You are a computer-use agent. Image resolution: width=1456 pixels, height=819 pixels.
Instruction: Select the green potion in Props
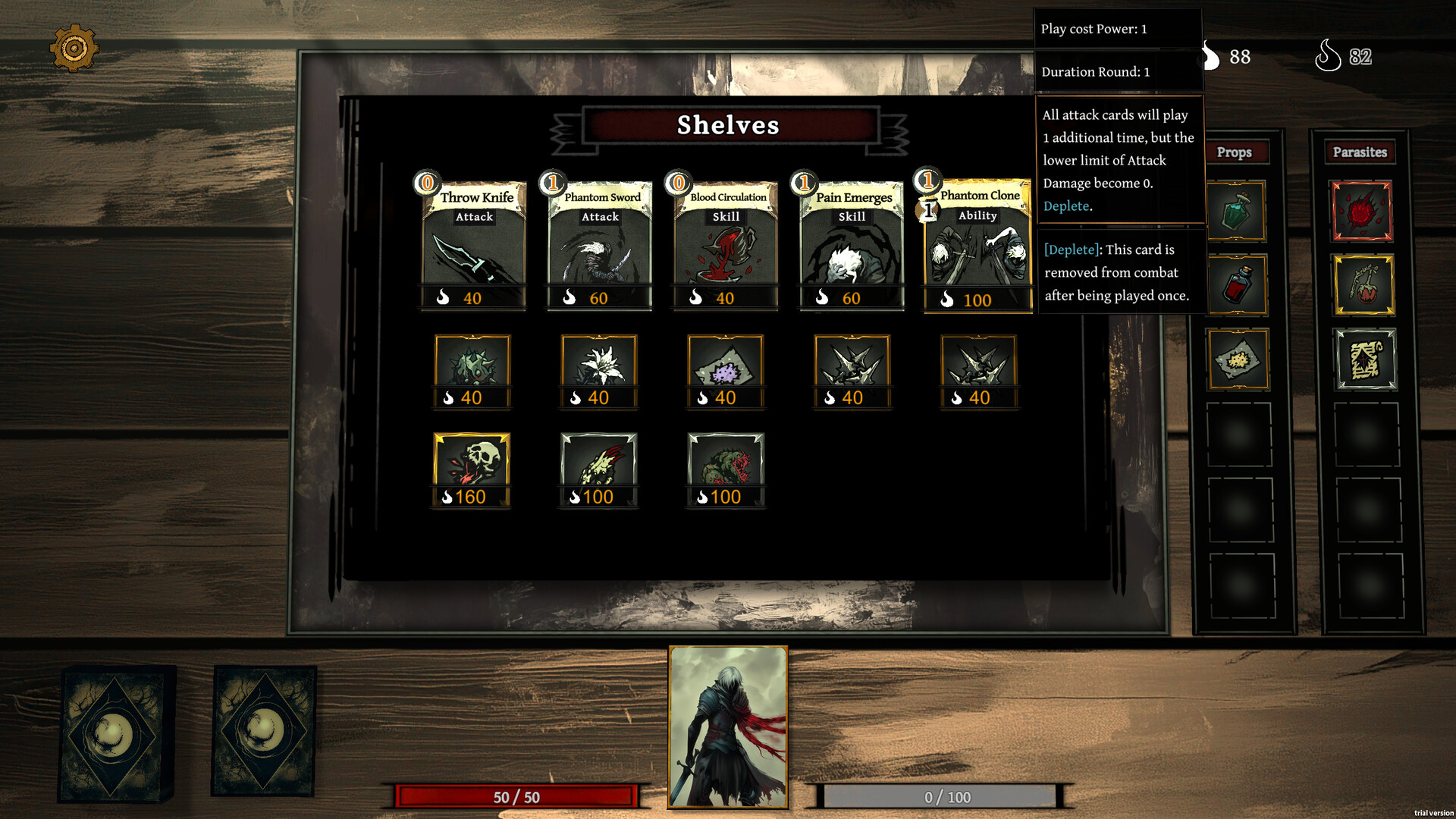[1236, 212]
